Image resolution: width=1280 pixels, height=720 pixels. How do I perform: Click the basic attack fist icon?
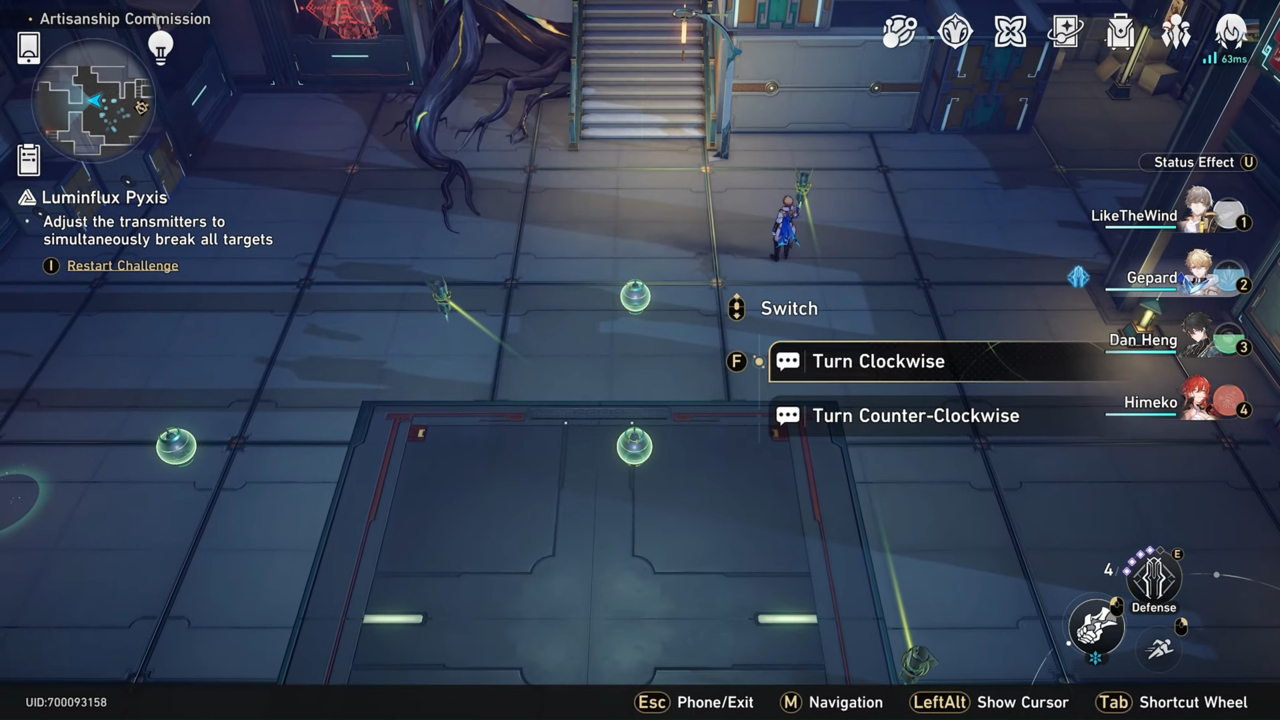[1096, 628]
